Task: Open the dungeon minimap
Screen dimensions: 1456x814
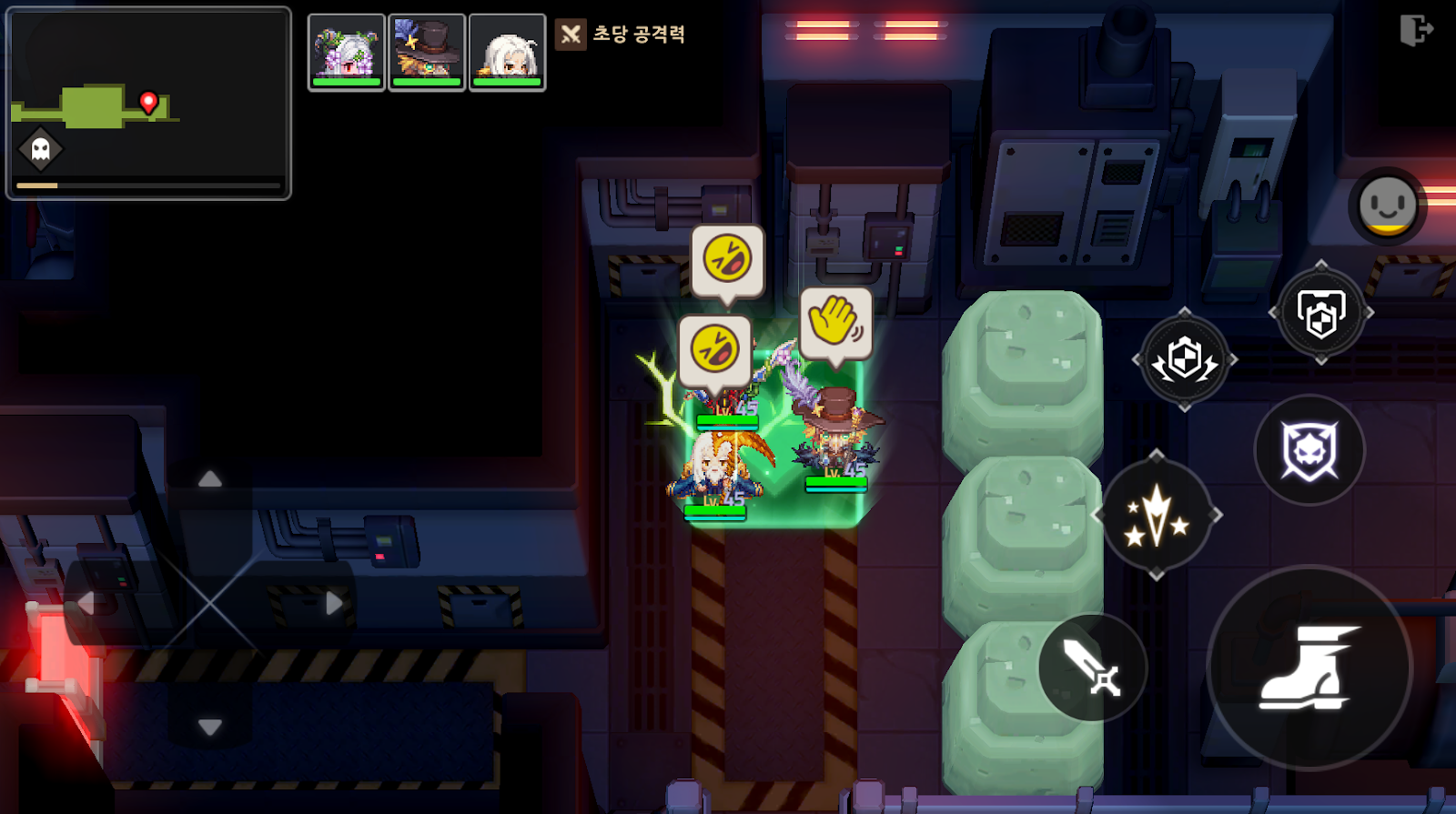Action: coord(148,103)
